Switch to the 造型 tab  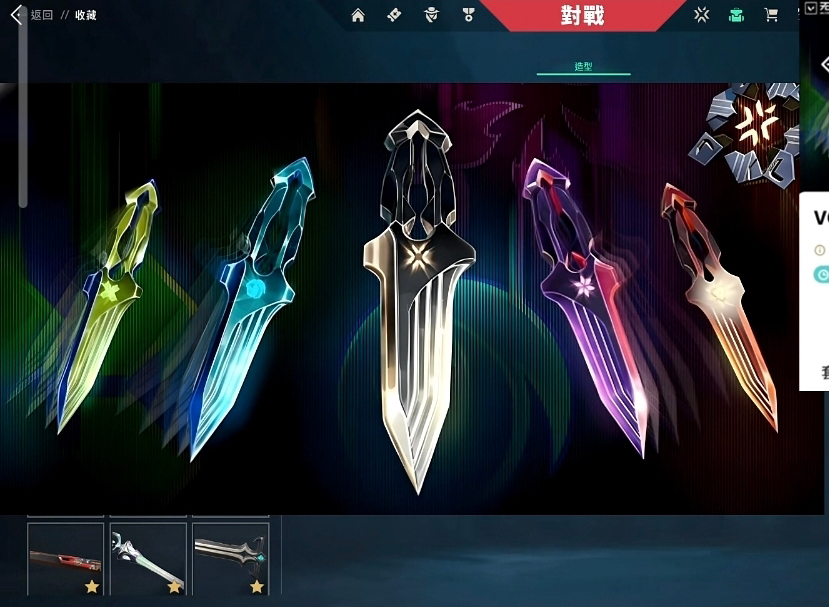tap(584, 67)
